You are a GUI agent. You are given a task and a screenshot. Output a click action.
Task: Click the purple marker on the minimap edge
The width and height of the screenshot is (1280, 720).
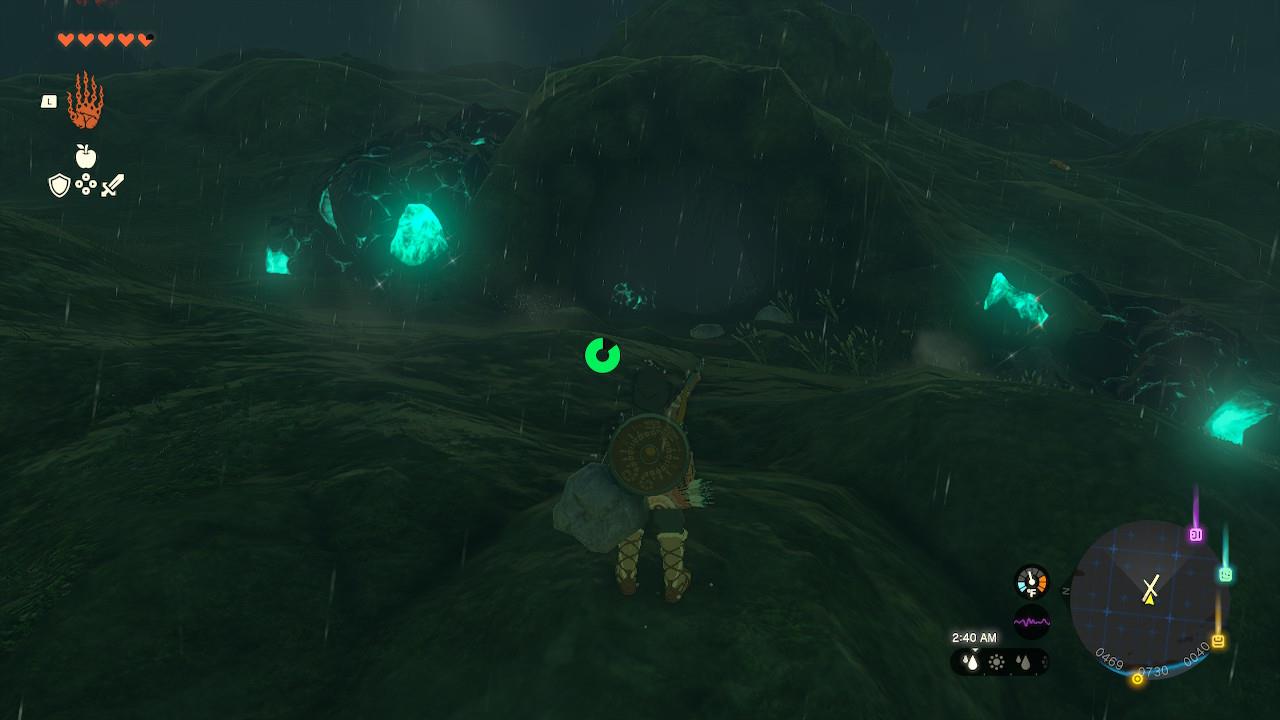coord(1195,535)
